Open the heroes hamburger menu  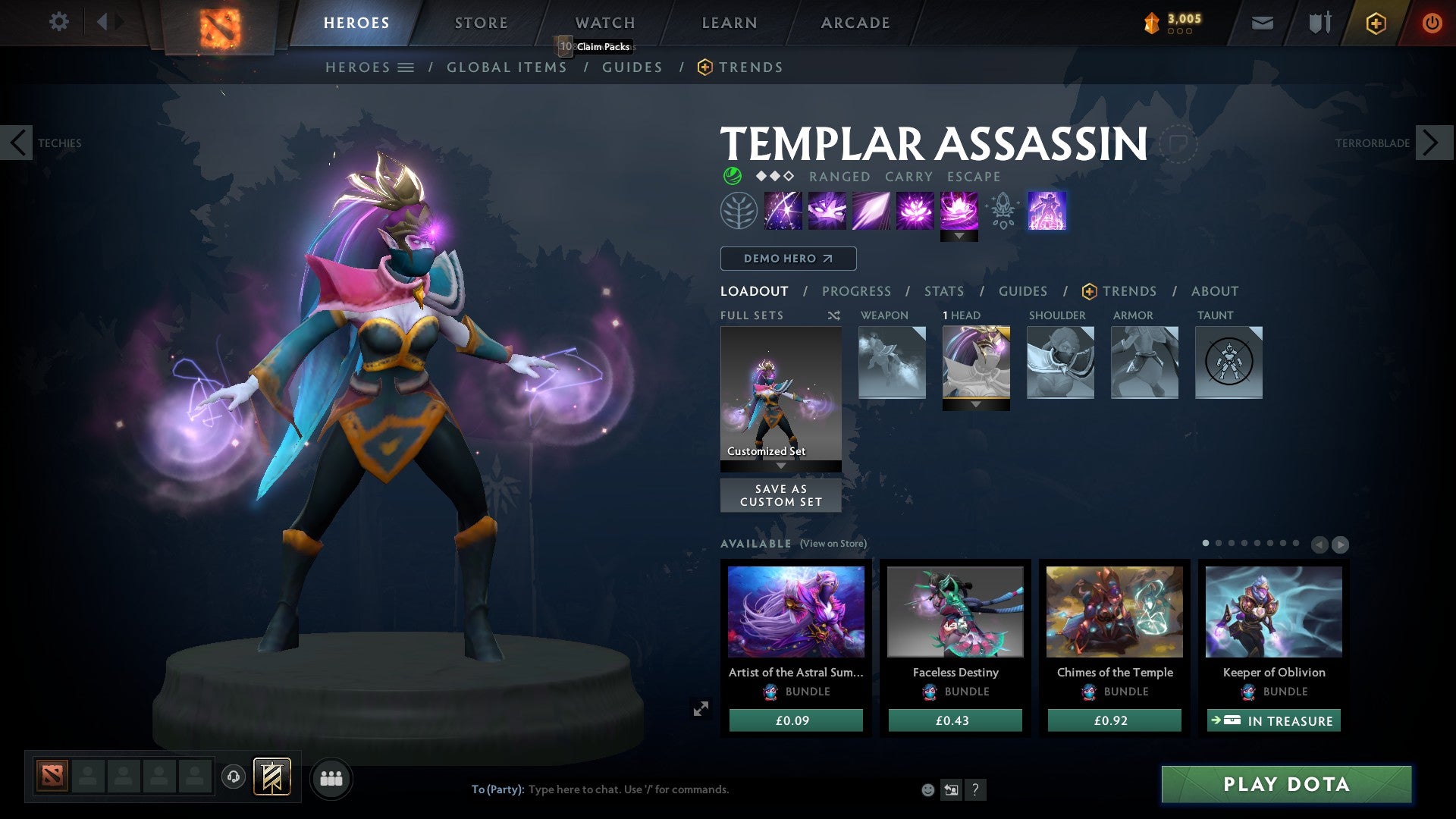pyautogui.click(x=406, y=67)
